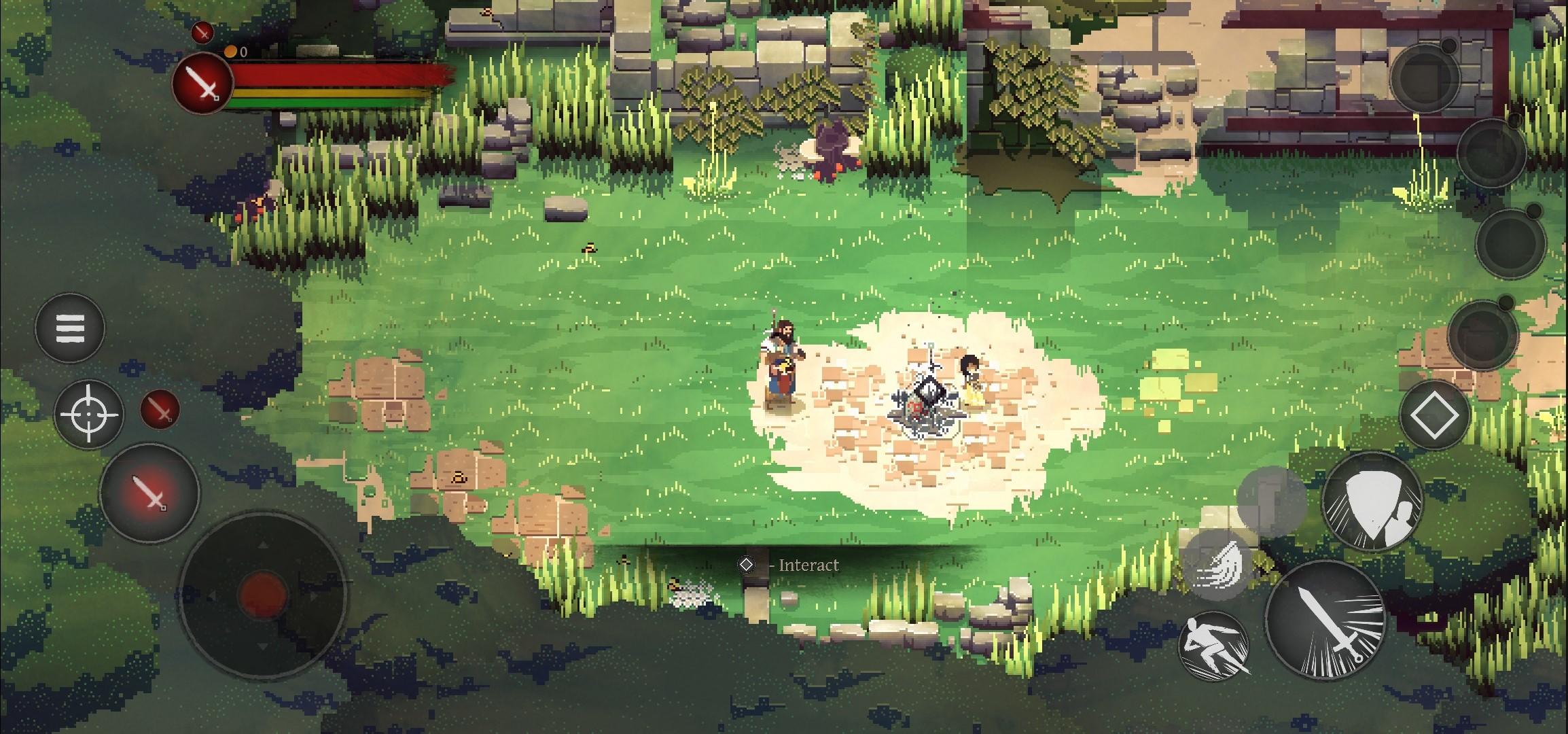
Task: Tap the glowing red sword attack button
Action: [151, 493]
